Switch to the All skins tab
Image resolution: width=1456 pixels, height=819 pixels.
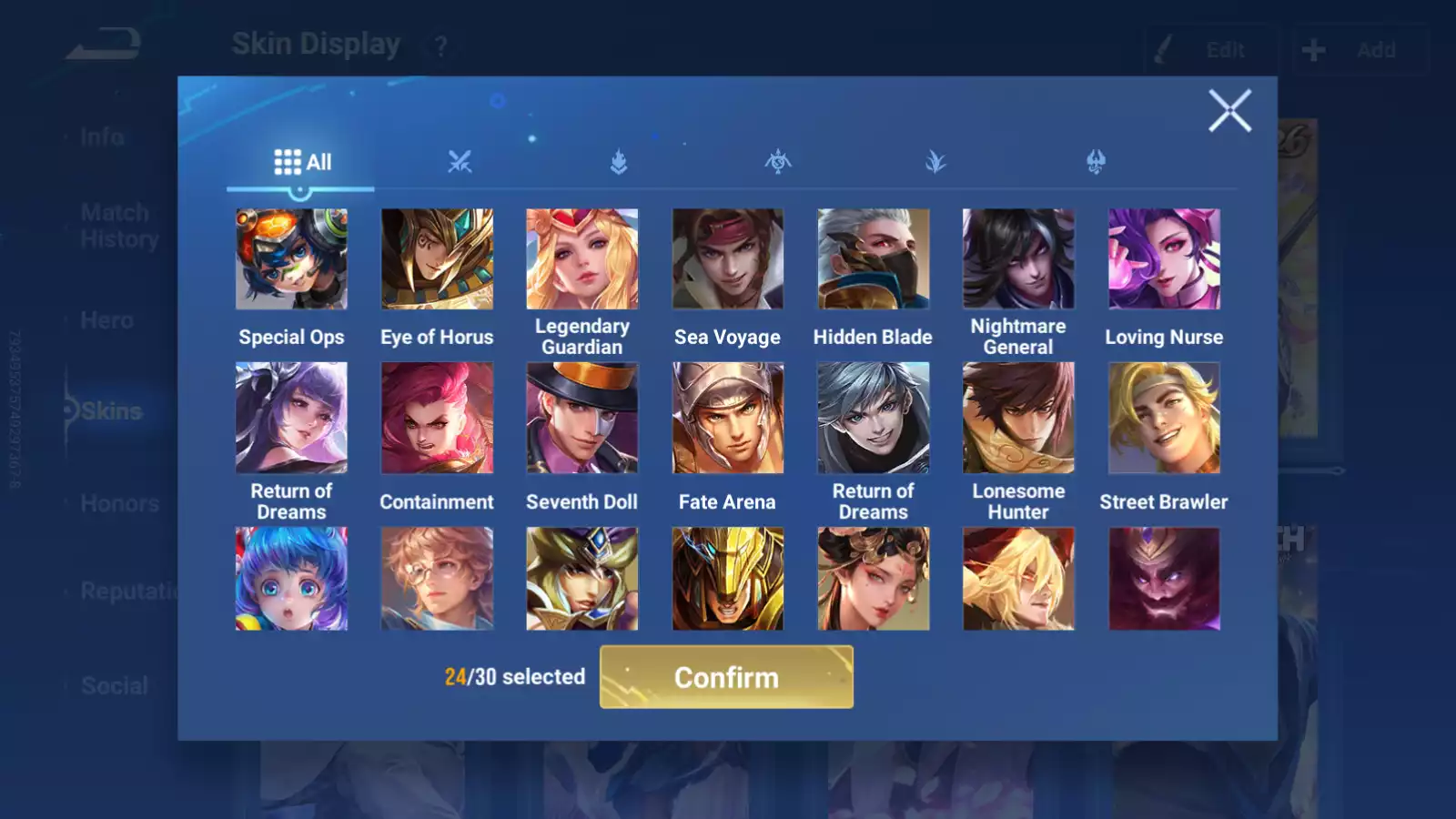(302, 163)
